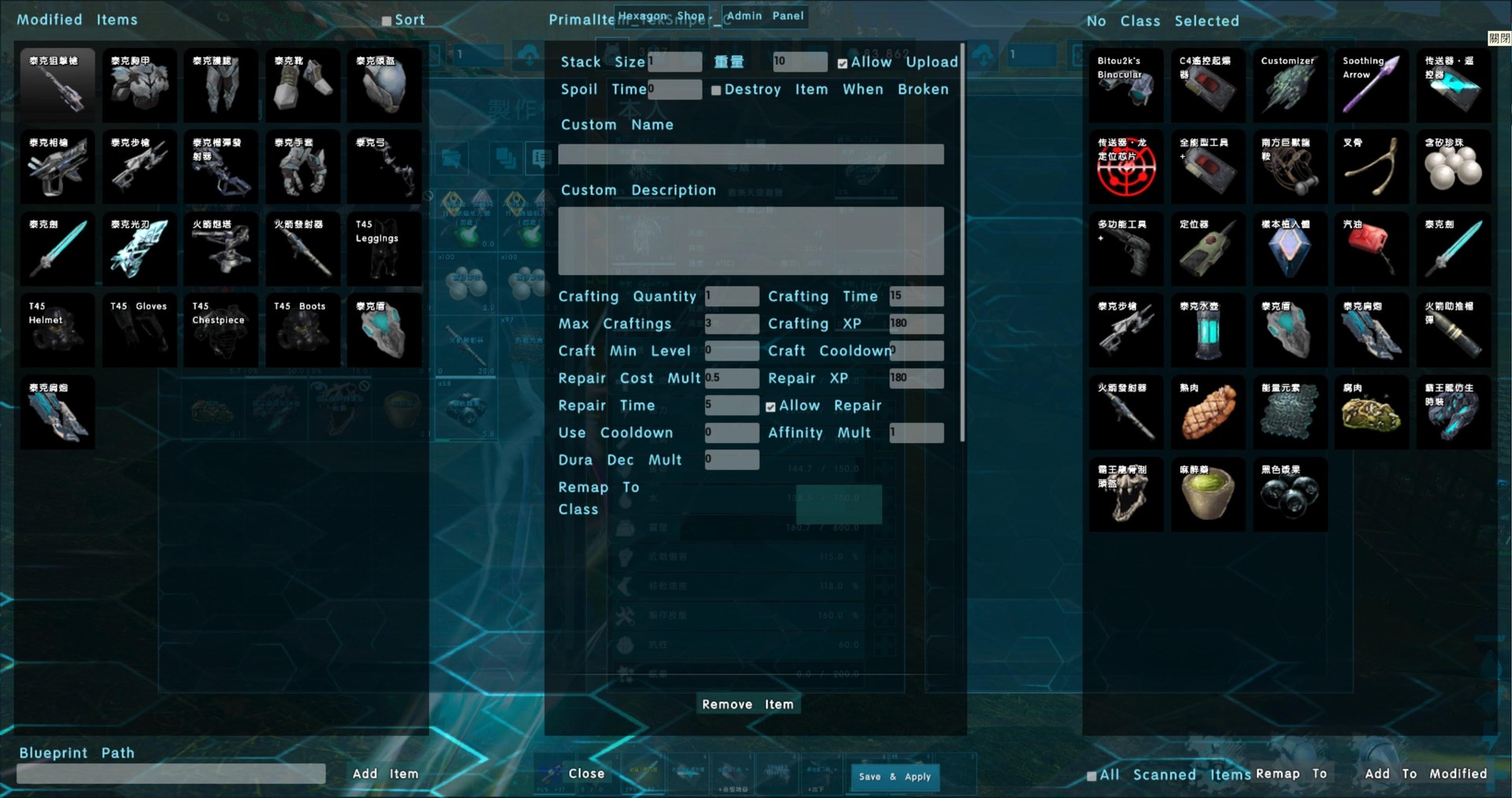Viewport: 1512px width, 798px height.
Task: Select the T45 Helmet icon
Action: point(57,330)
